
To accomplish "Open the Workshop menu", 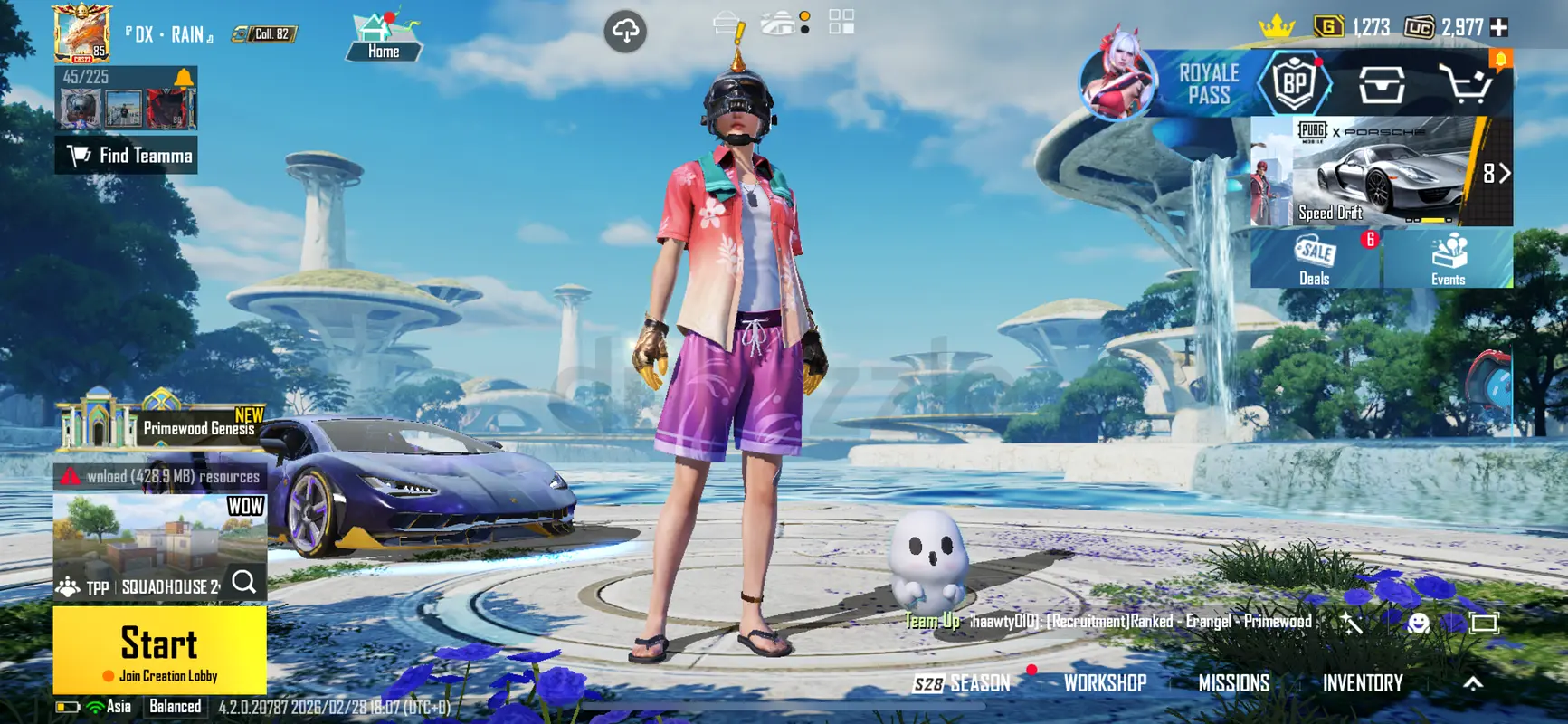I will click(x=1105, y=683).
